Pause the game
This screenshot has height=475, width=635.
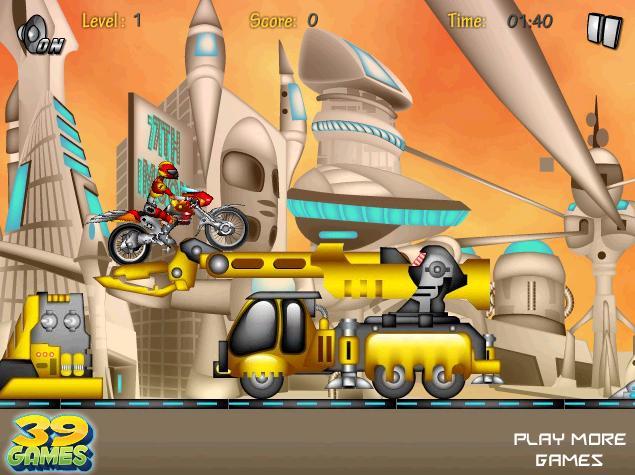pos(602,31)
